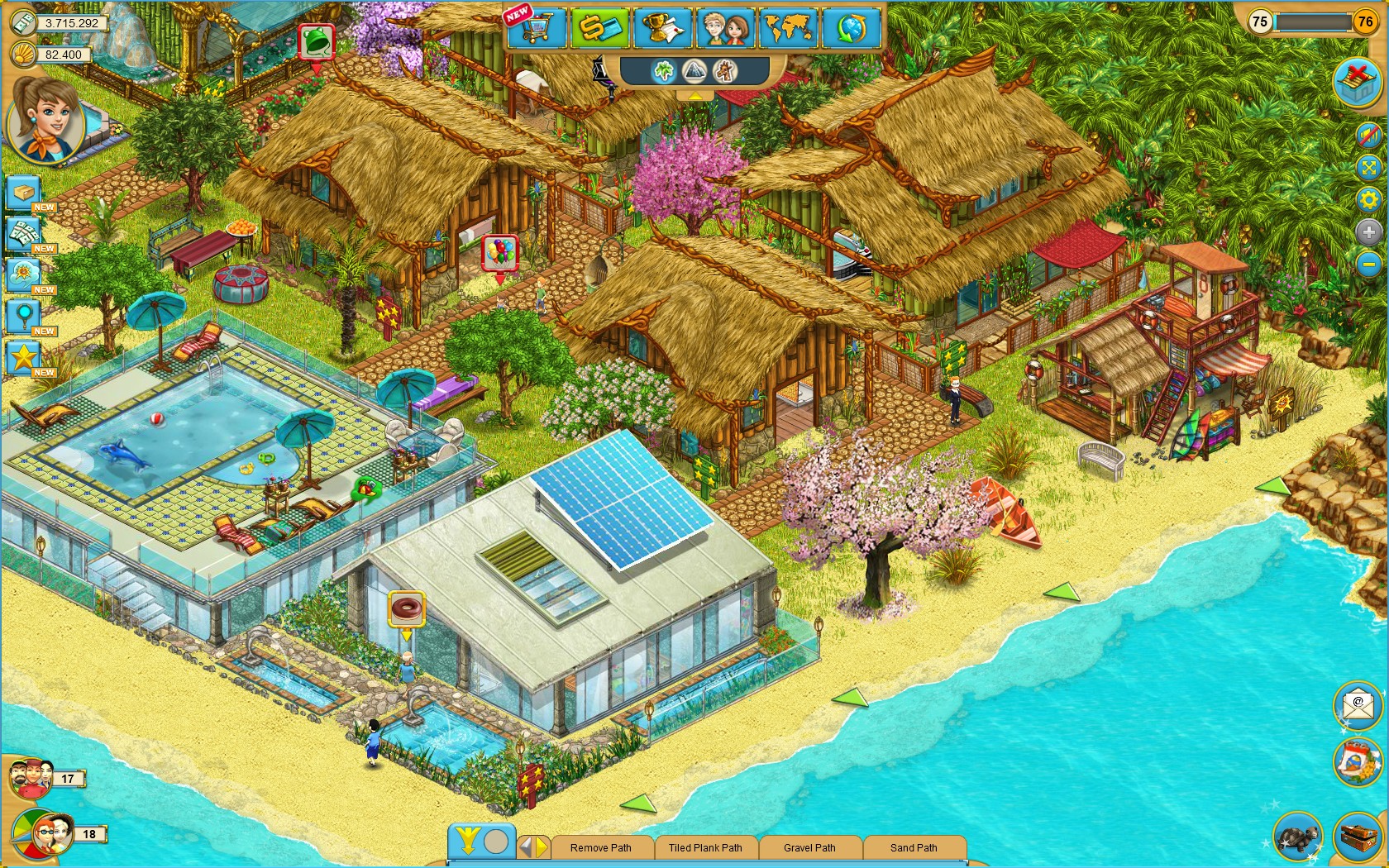Toggle the yellow arrow path placement mode

pyautogui.click(x=468, y=840)
